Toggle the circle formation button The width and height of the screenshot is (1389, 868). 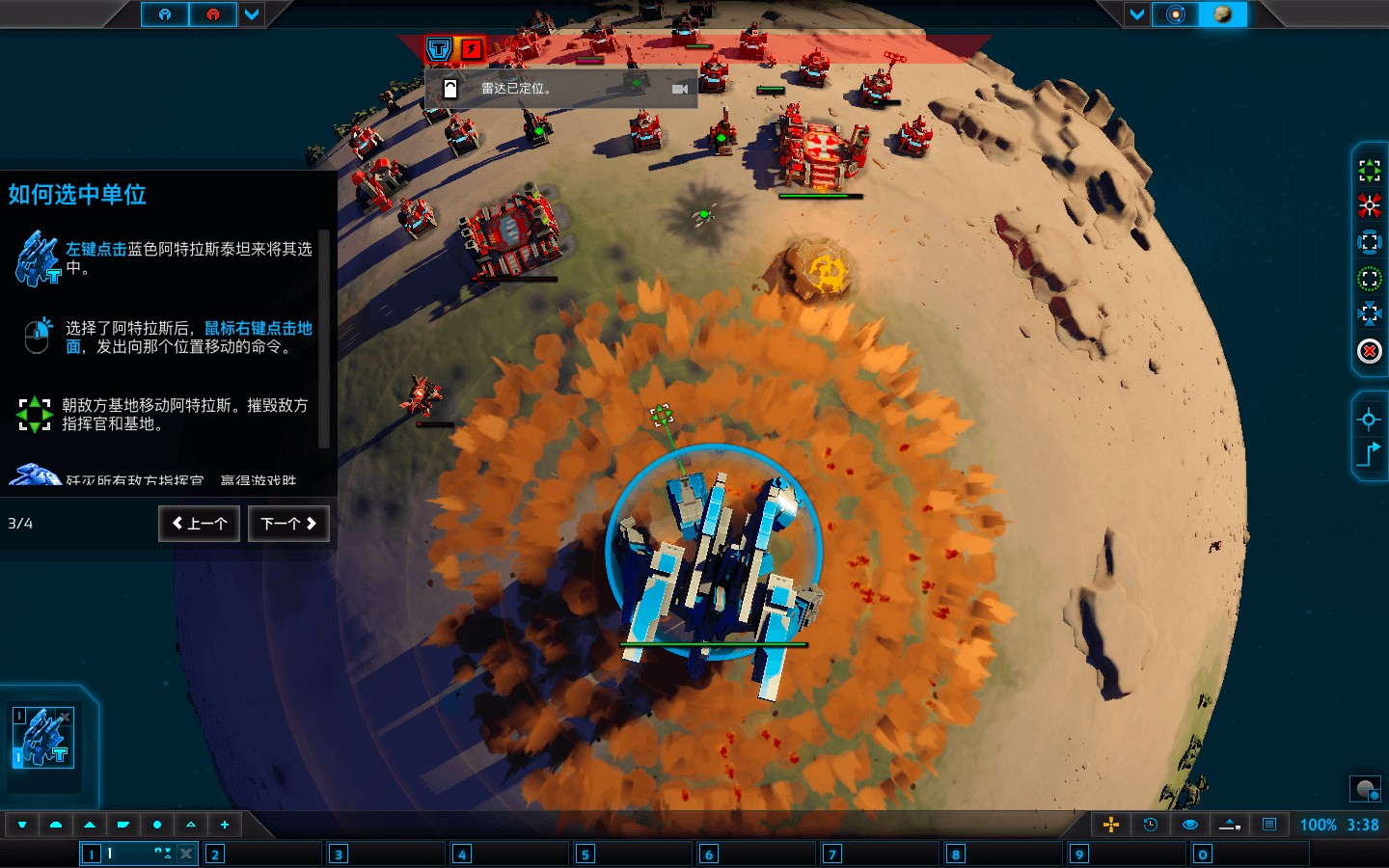click(157, 825)
